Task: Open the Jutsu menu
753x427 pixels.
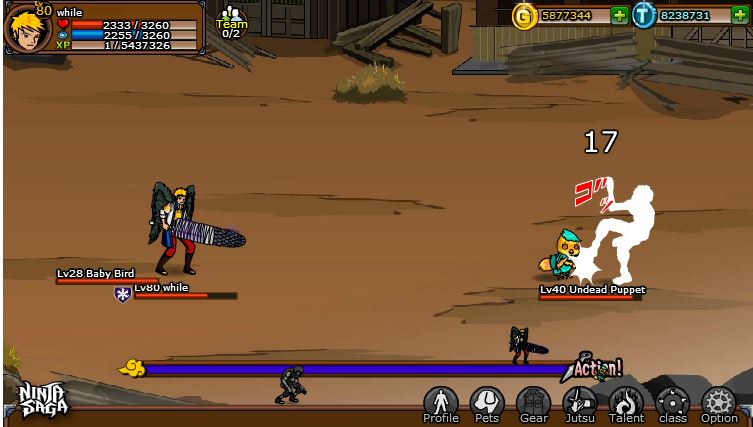Action: coord(580,403)
